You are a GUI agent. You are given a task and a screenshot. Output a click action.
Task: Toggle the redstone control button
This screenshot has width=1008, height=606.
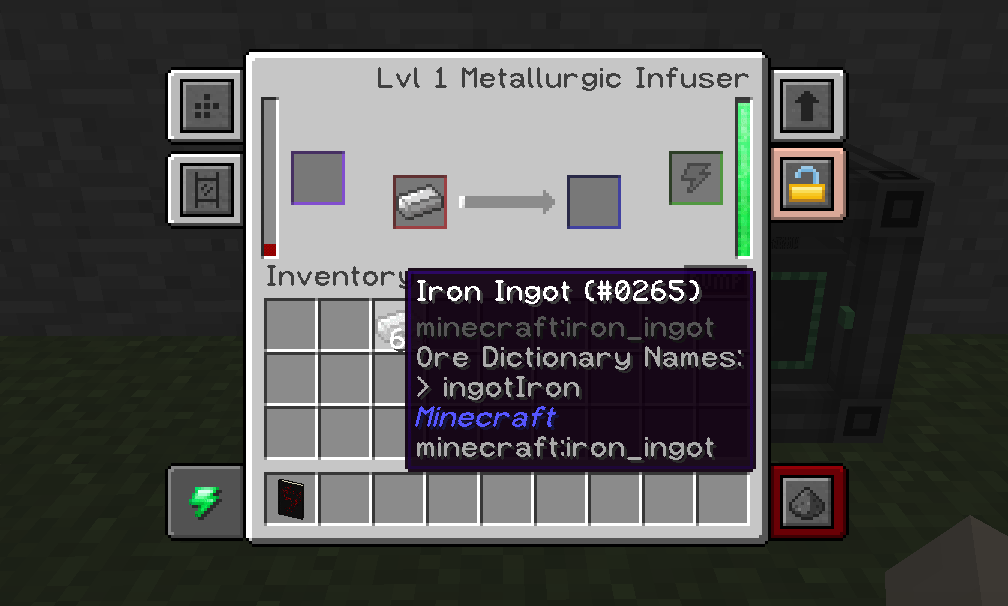click(808, 500)
